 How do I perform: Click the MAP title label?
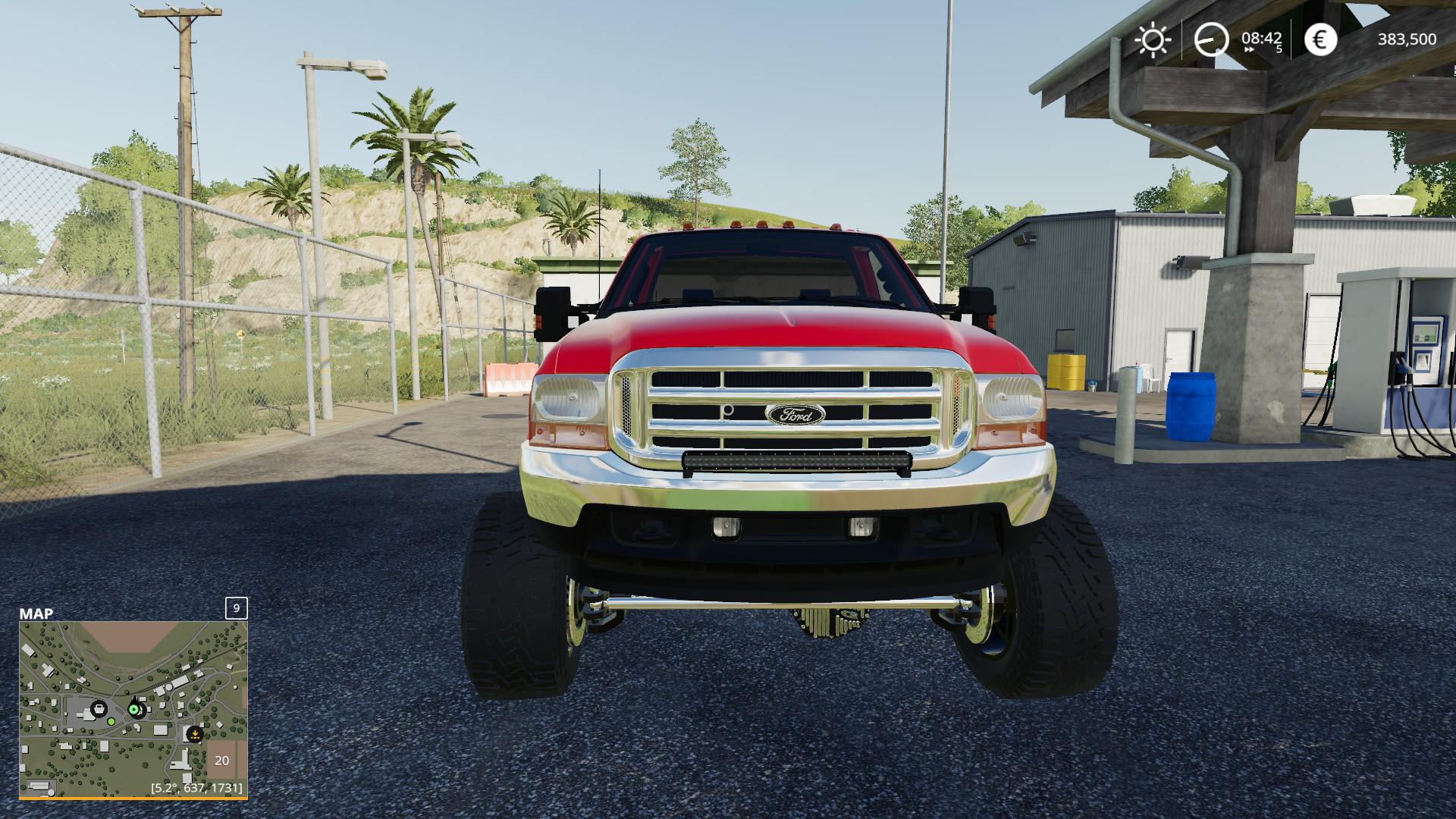[36, 613]
